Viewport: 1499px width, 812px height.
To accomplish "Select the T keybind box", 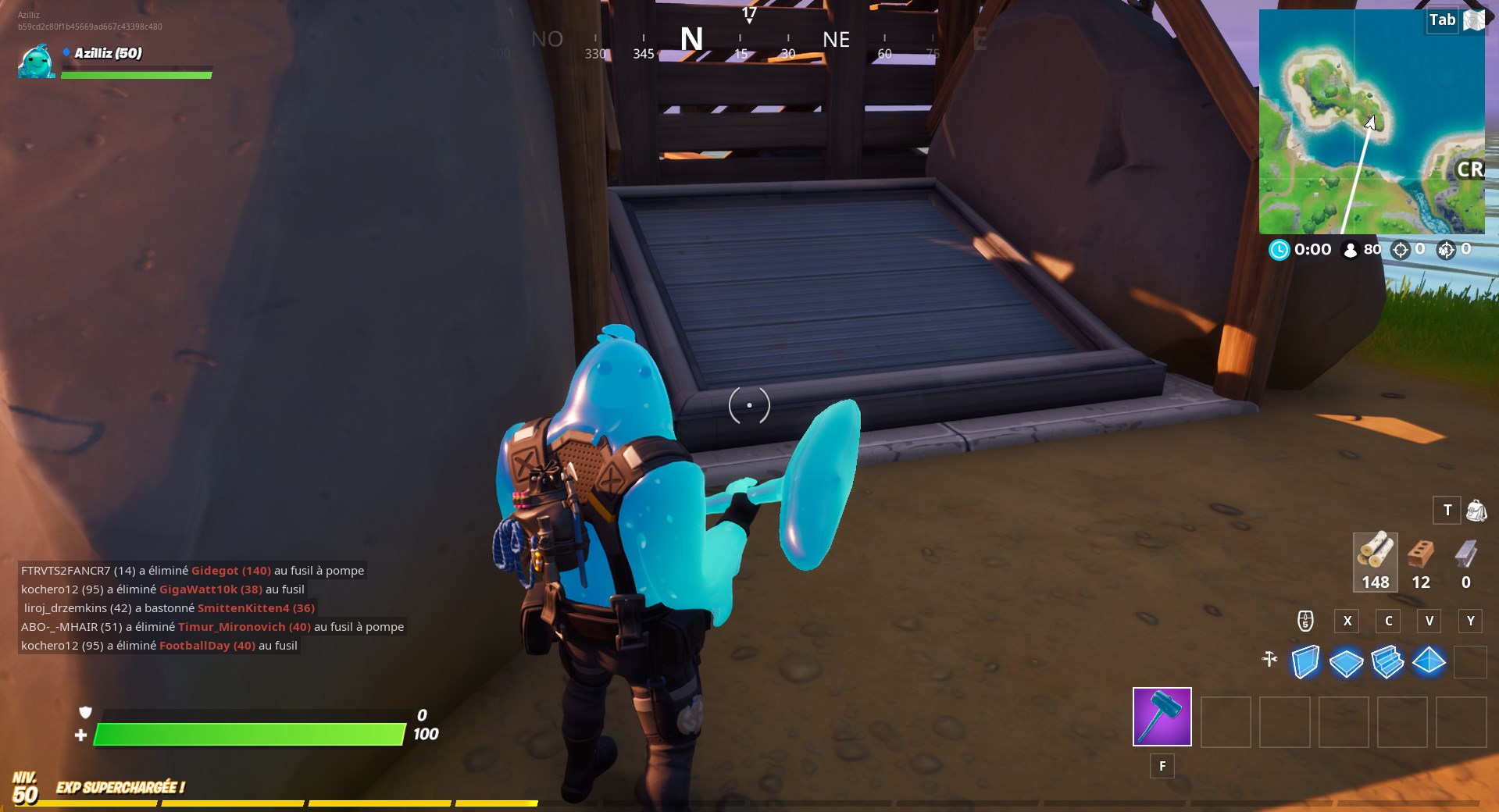I will coord(1447,511).
